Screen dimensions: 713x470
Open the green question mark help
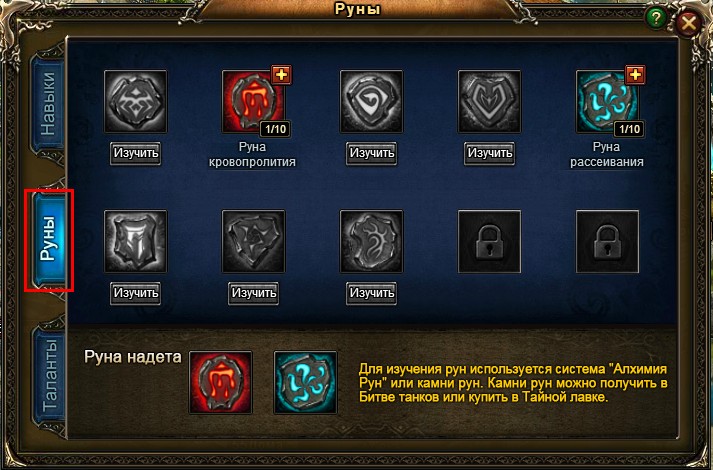point(656,17)
